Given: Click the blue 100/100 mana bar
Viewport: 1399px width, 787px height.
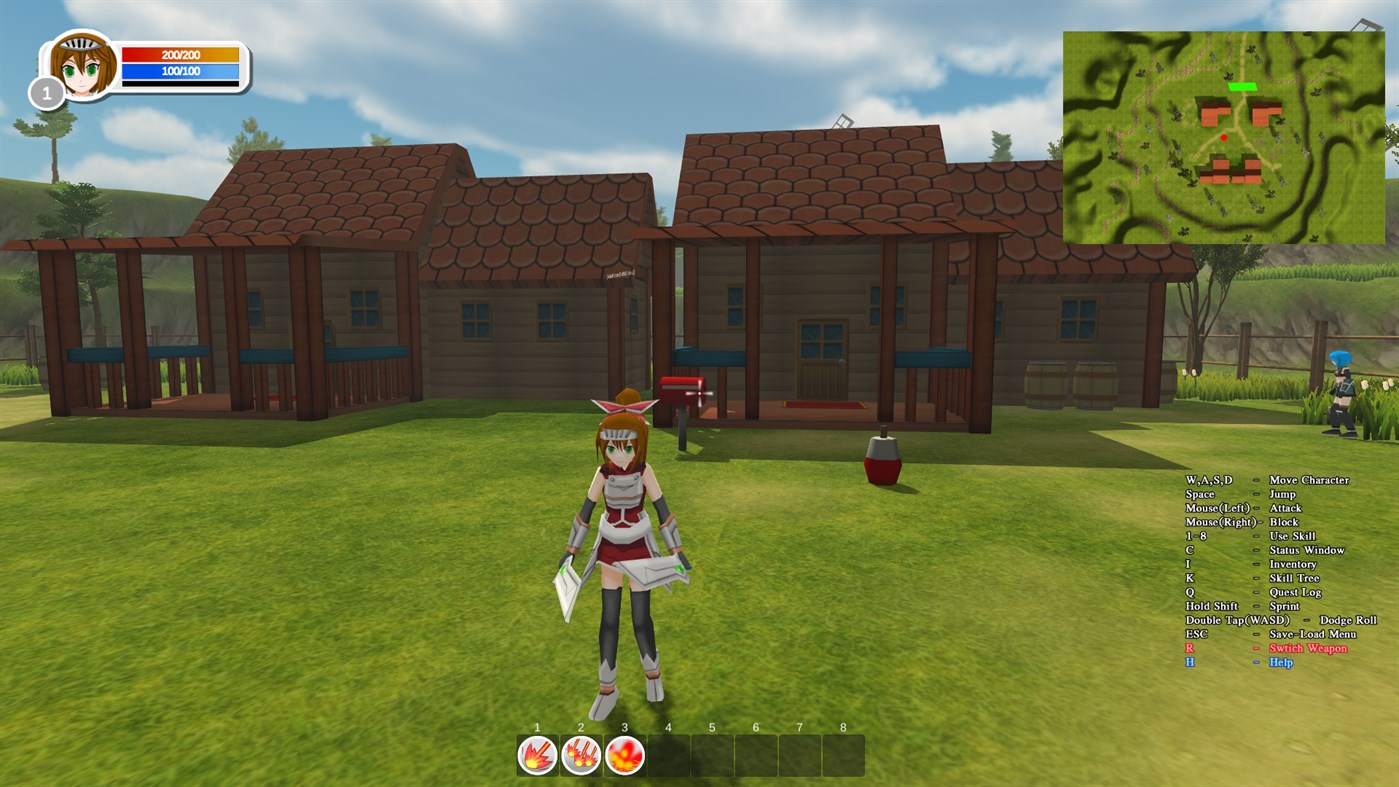Looking at the screenshot, I should [178, 70].
